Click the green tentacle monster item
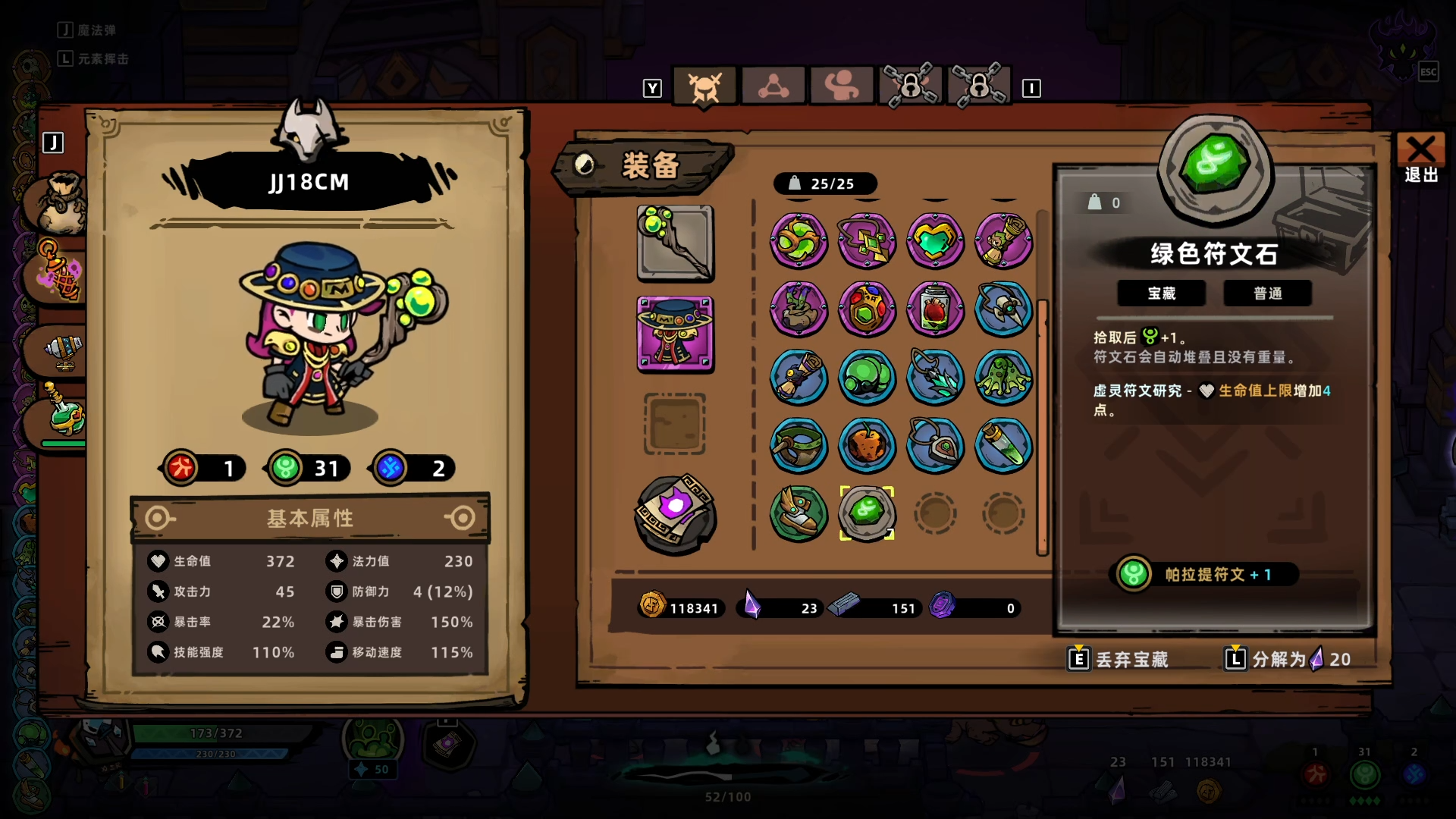The image size is (1456, 819). [x=1003, y=378]
